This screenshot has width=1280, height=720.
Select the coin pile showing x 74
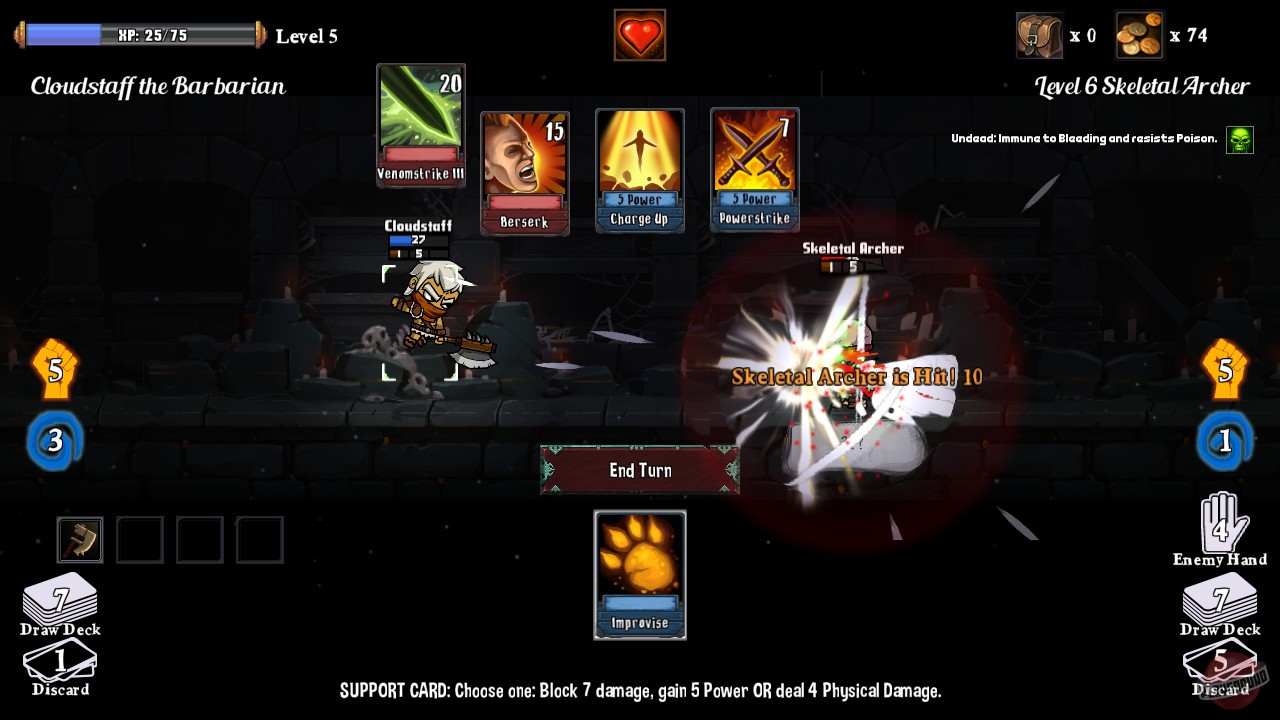pyautogui.click(x=1139, y=33)
